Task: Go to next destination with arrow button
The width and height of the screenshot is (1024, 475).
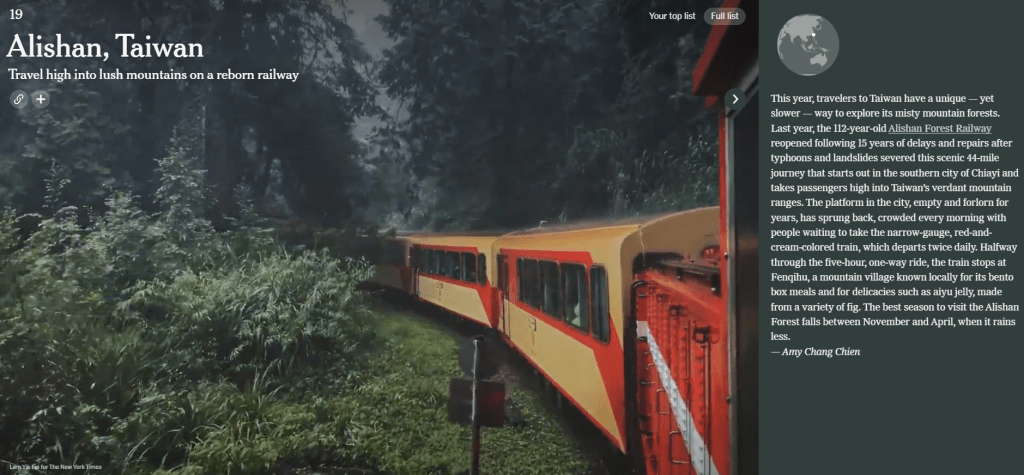Action: coord(735,99)
